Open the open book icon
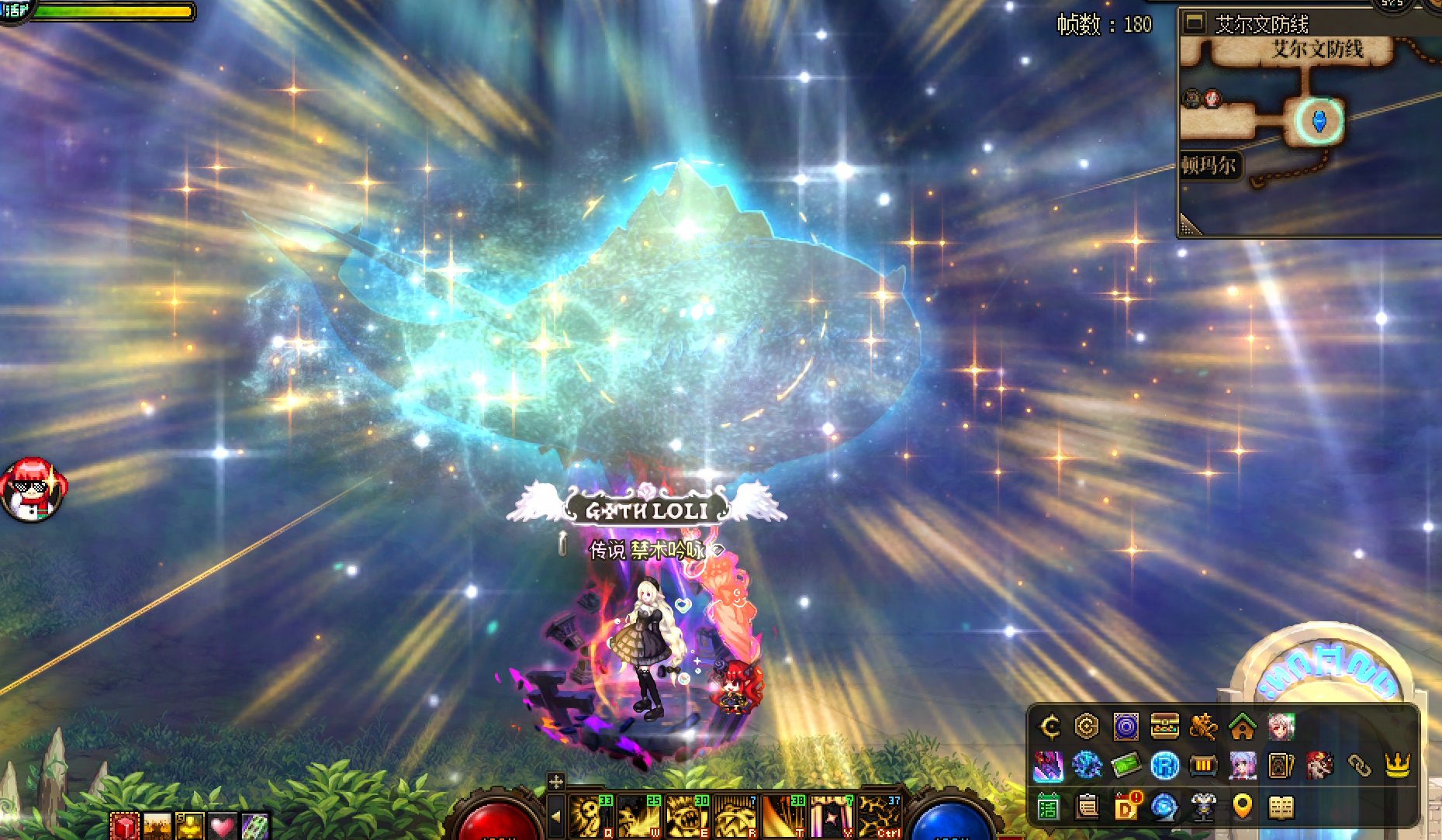This screenshot has width=1442, height=840. click(x=1281, y=807)
